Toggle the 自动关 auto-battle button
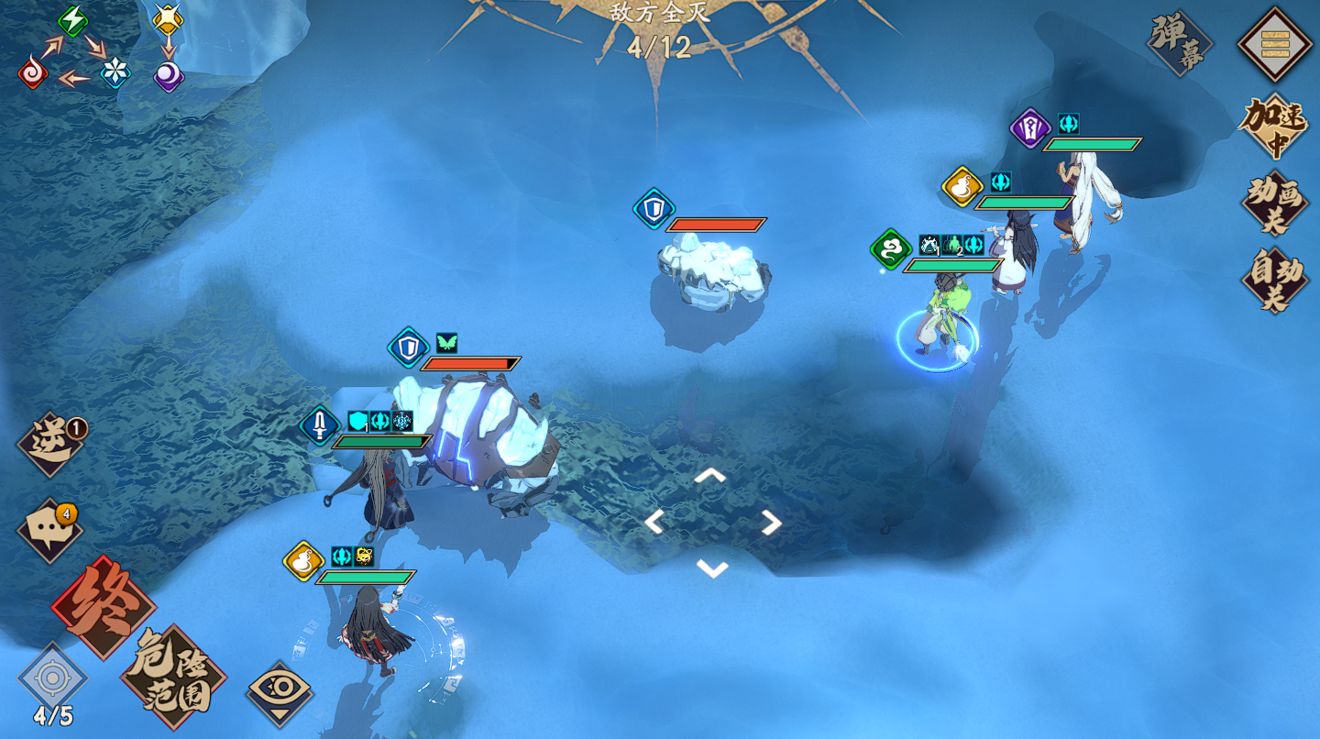Image resolution: width=1320 pixels, height=739 pixels. click(1275, 279)
